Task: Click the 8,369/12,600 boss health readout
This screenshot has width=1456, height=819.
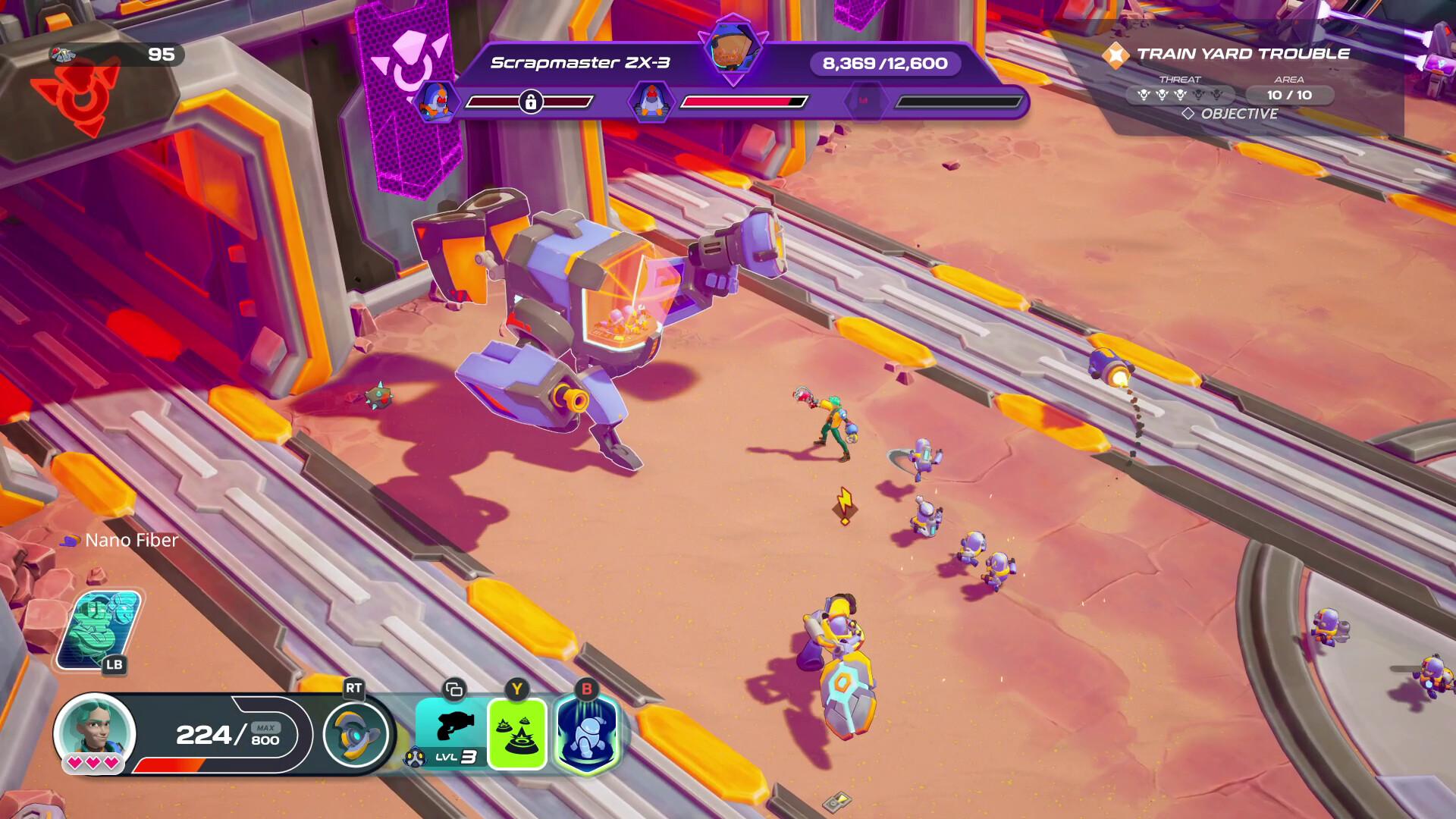Action: 884,64
